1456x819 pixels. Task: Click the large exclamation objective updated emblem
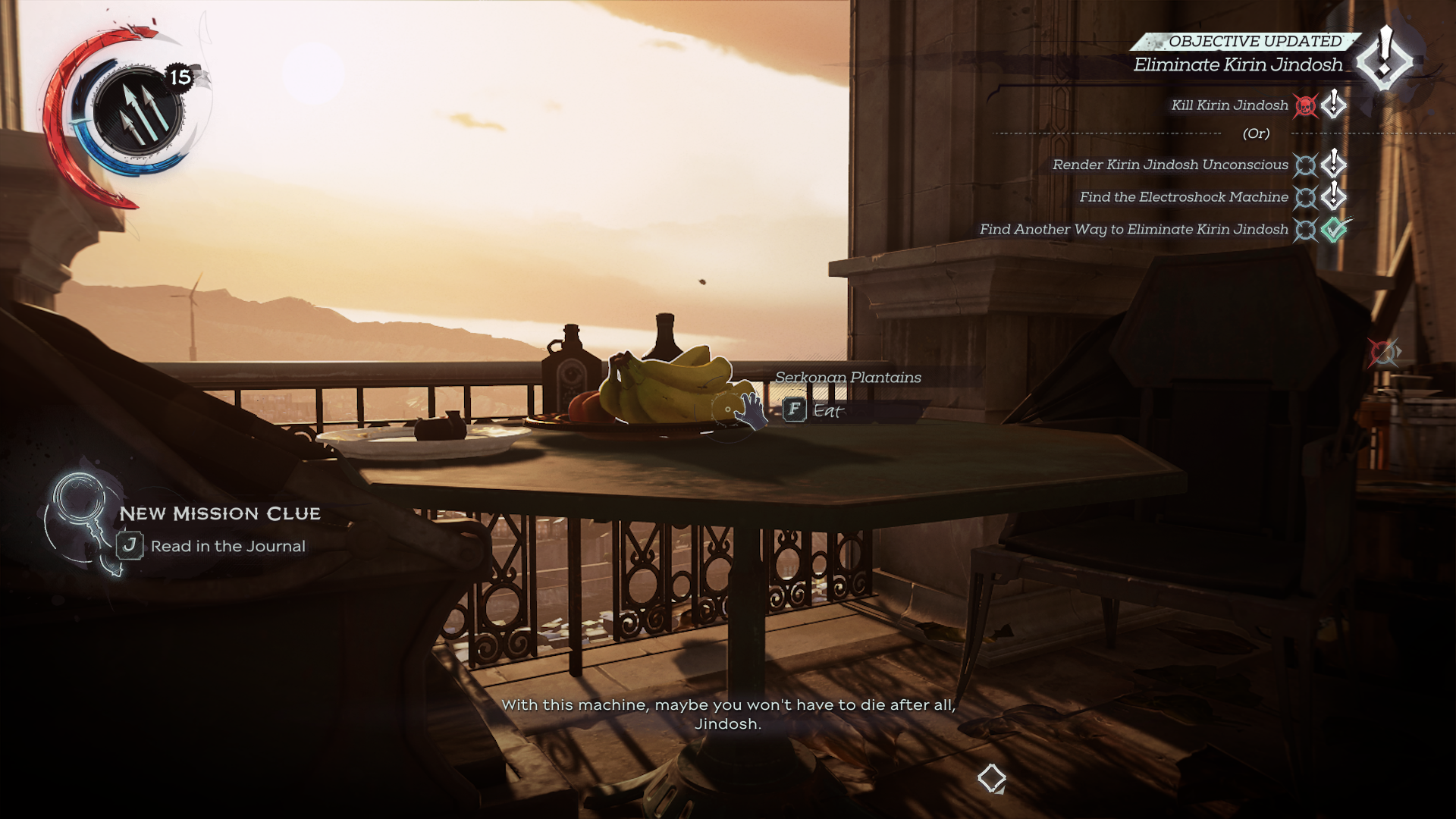[1385, 57]
